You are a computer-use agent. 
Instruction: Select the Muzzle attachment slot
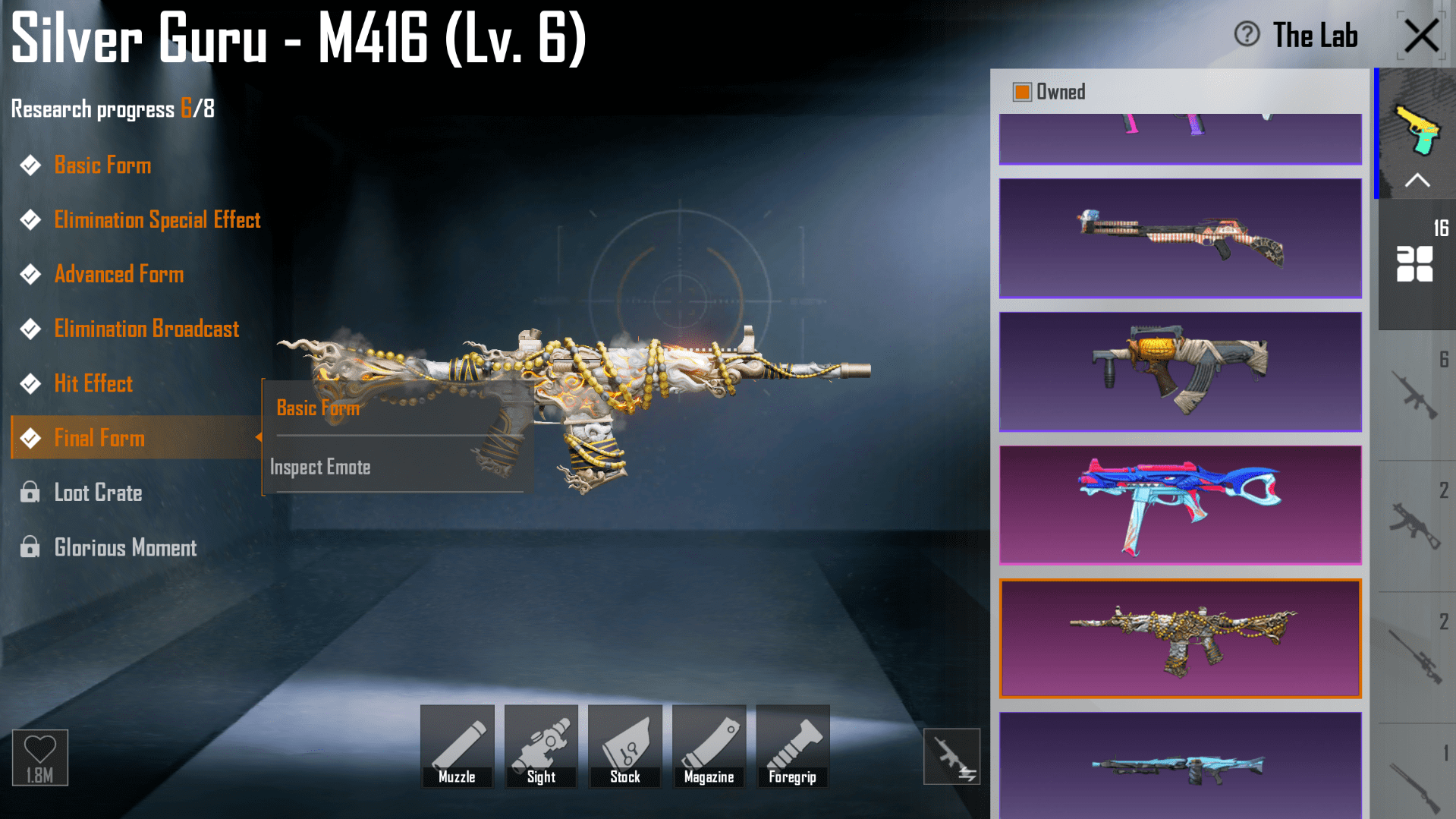tap(457, 746)
